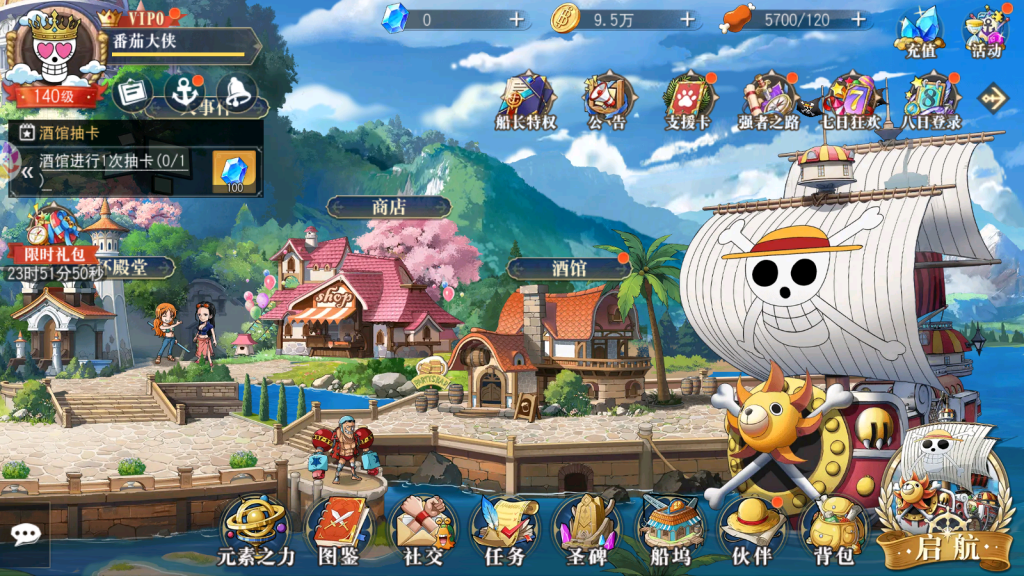1024x576 pixels.
Task: Open the 七日狂欢 event
Action: [x=850, y=102]
